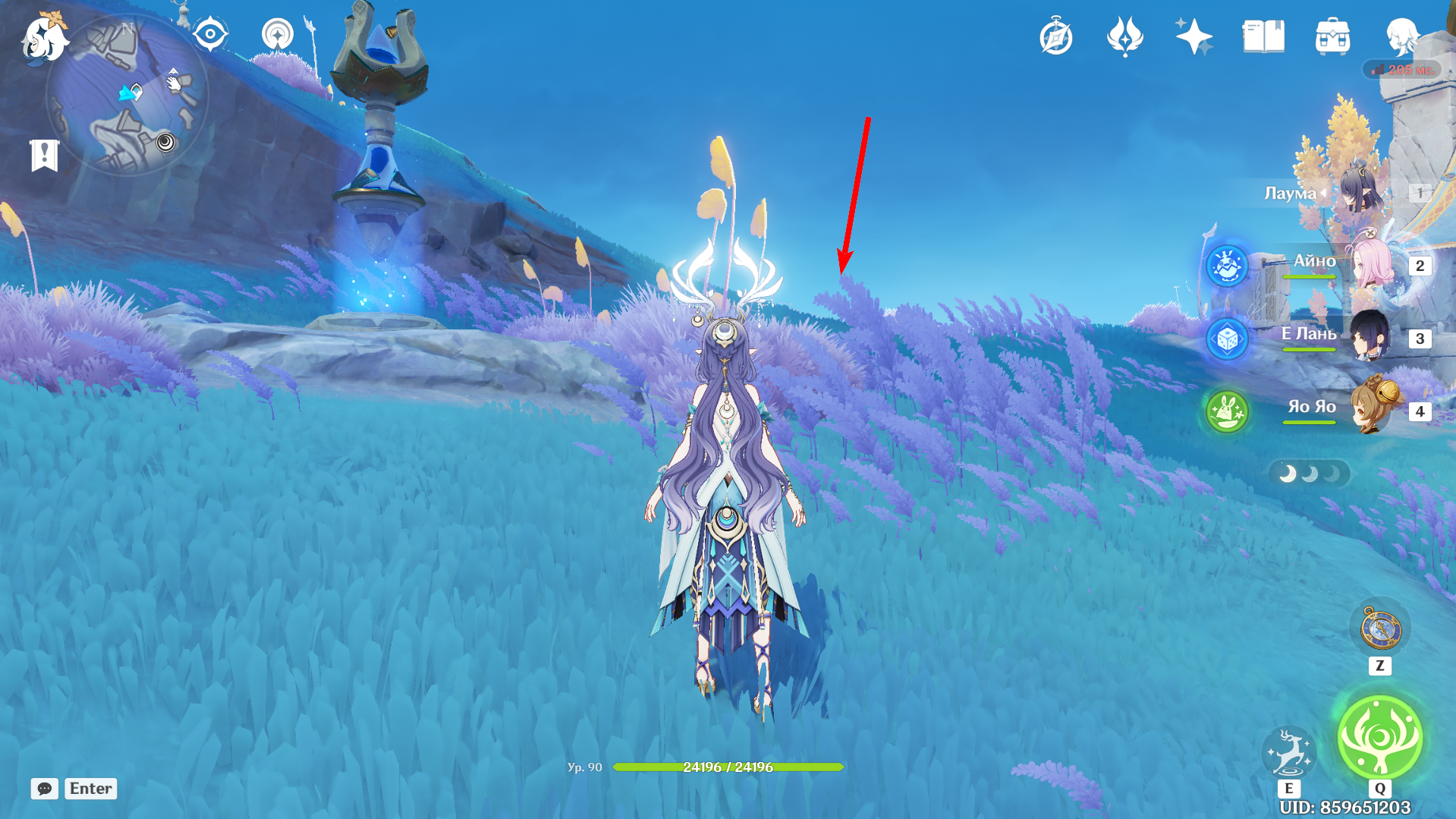Open the Events overview compass icon
The image size is (1456, 819).
[1056, 33]
